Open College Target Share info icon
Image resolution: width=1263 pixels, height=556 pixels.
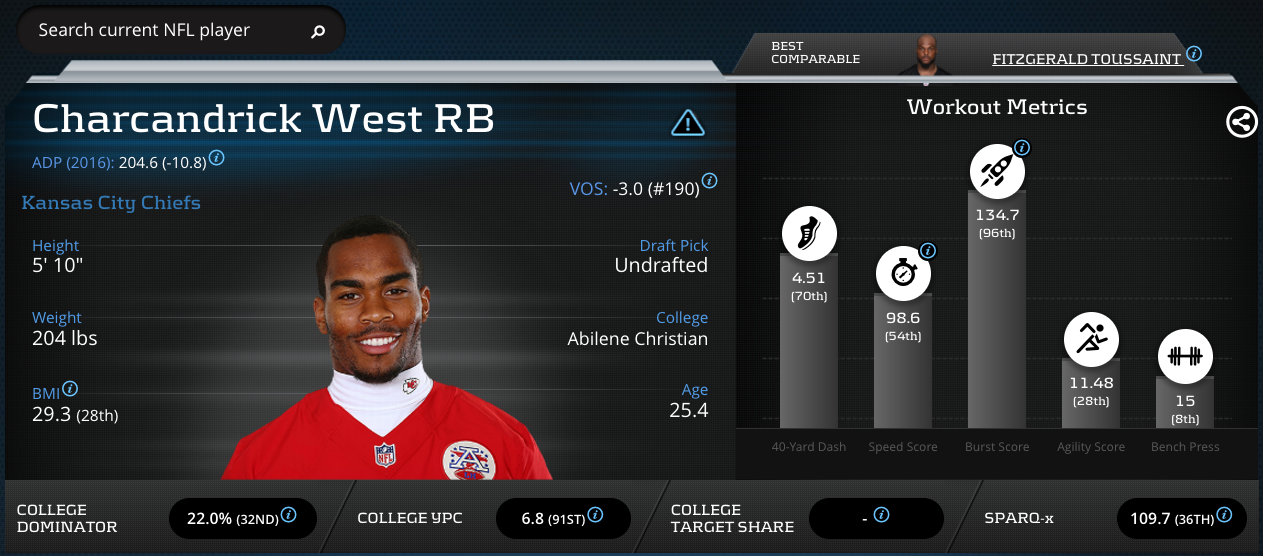(881, 515)
